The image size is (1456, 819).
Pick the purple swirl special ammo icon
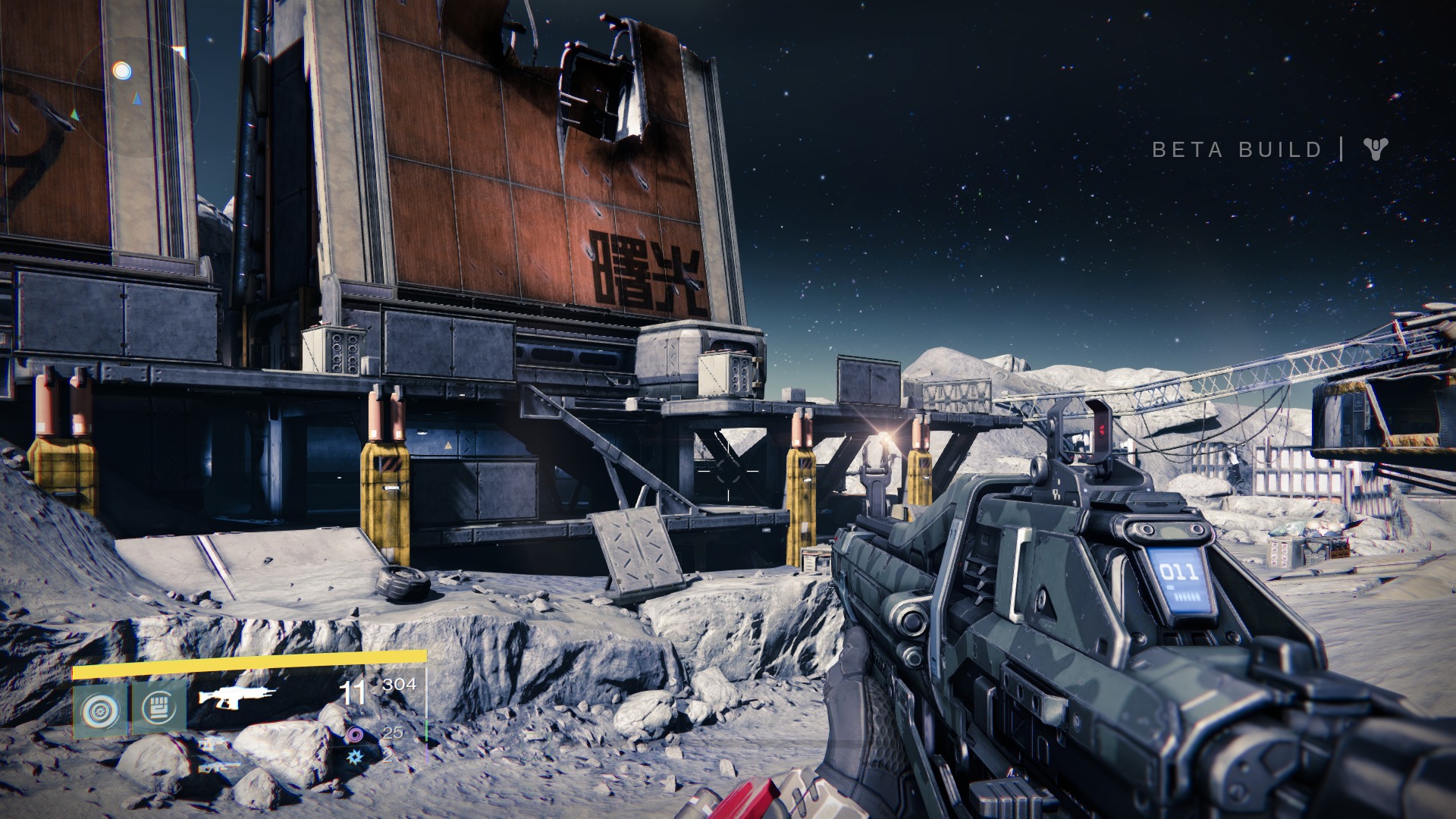coord(355,733)
